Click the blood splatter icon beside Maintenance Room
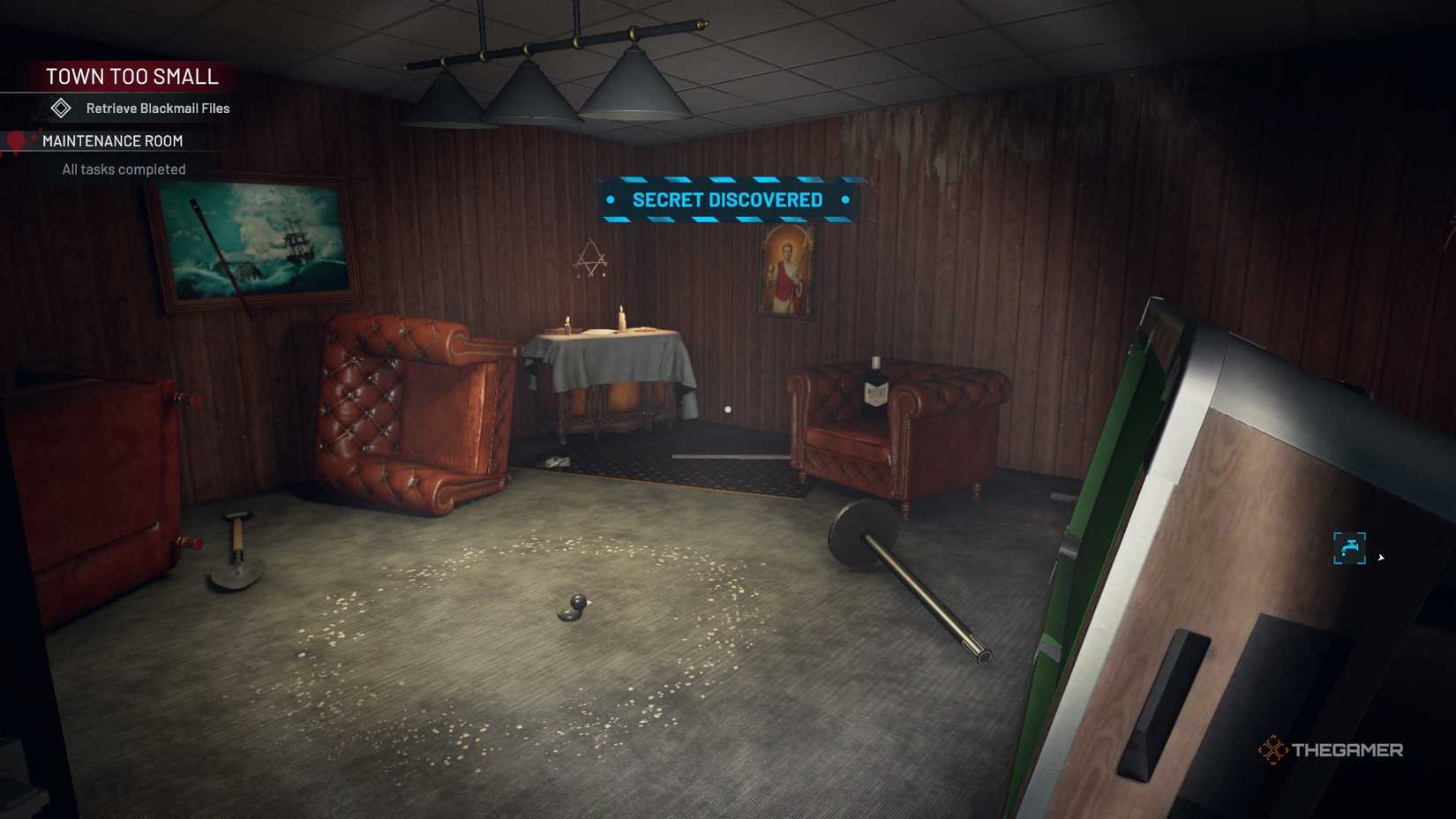 coord(14,142)
